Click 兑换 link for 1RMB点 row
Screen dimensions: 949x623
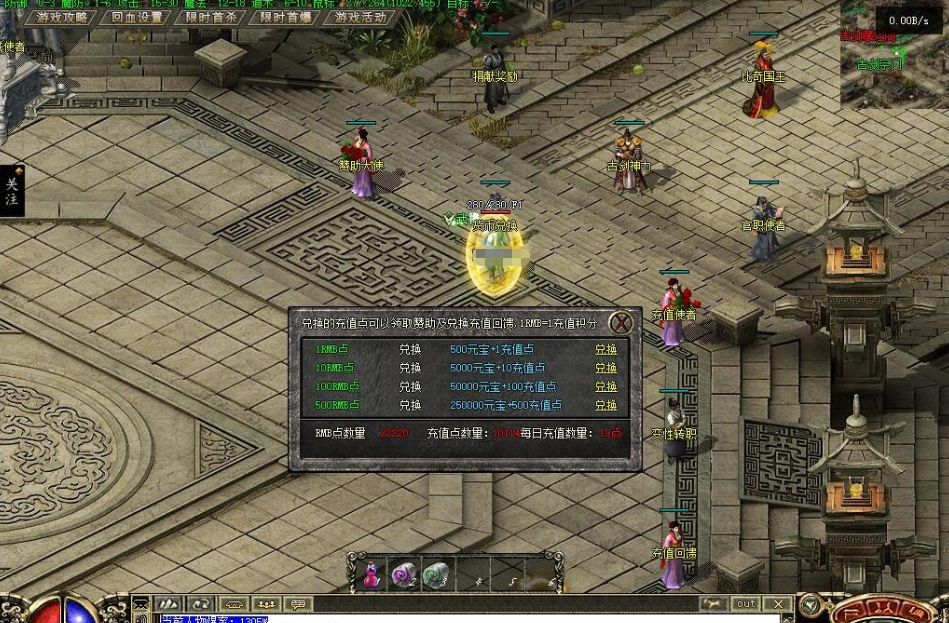point(606,350)
